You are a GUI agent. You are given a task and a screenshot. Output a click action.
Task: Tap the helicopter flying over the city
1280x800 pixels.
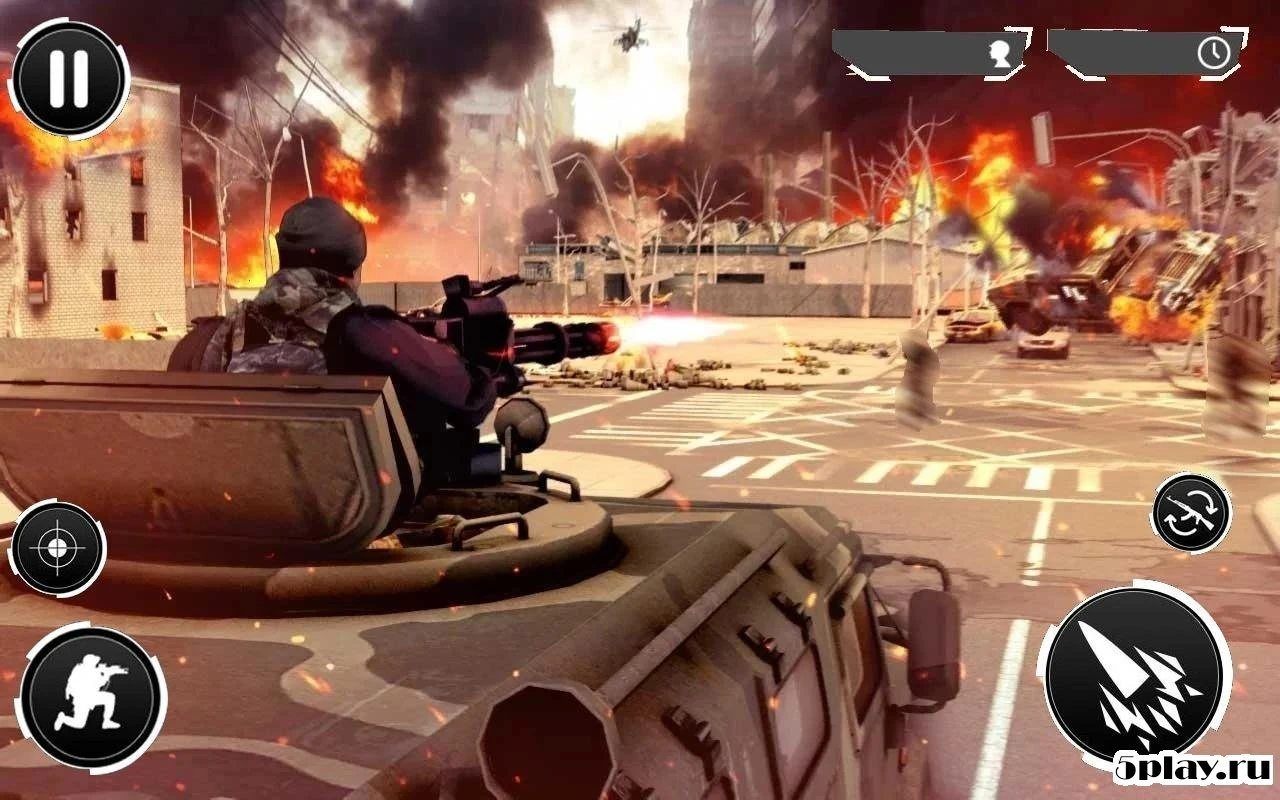(x=630, y=35)
